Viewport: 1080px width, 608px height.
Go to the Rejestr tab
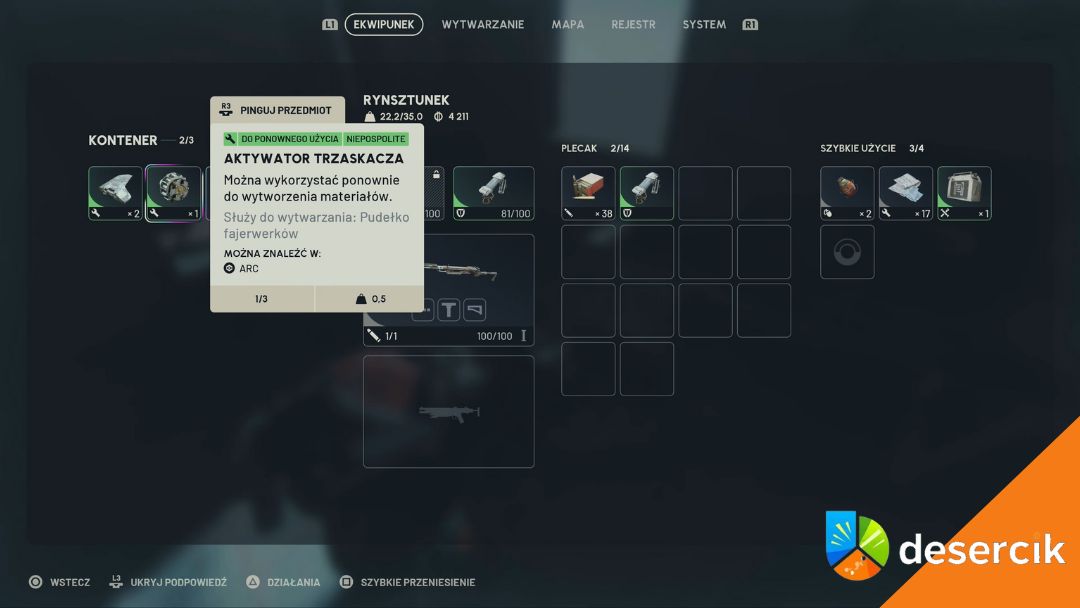(633, 25)
